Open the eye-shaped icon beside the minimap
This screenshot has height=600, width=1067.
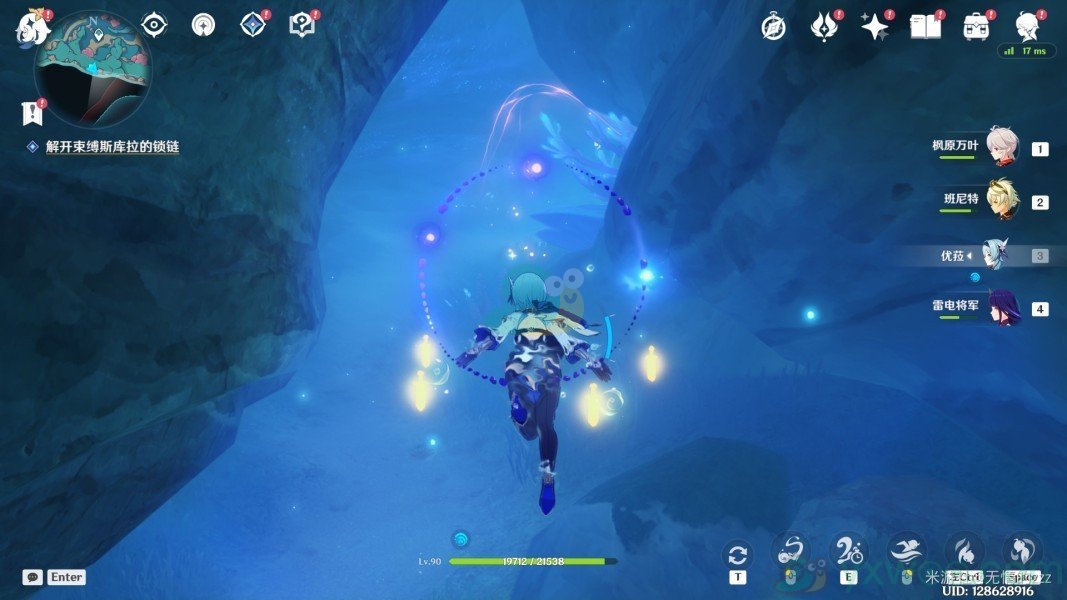click(154, 25)
